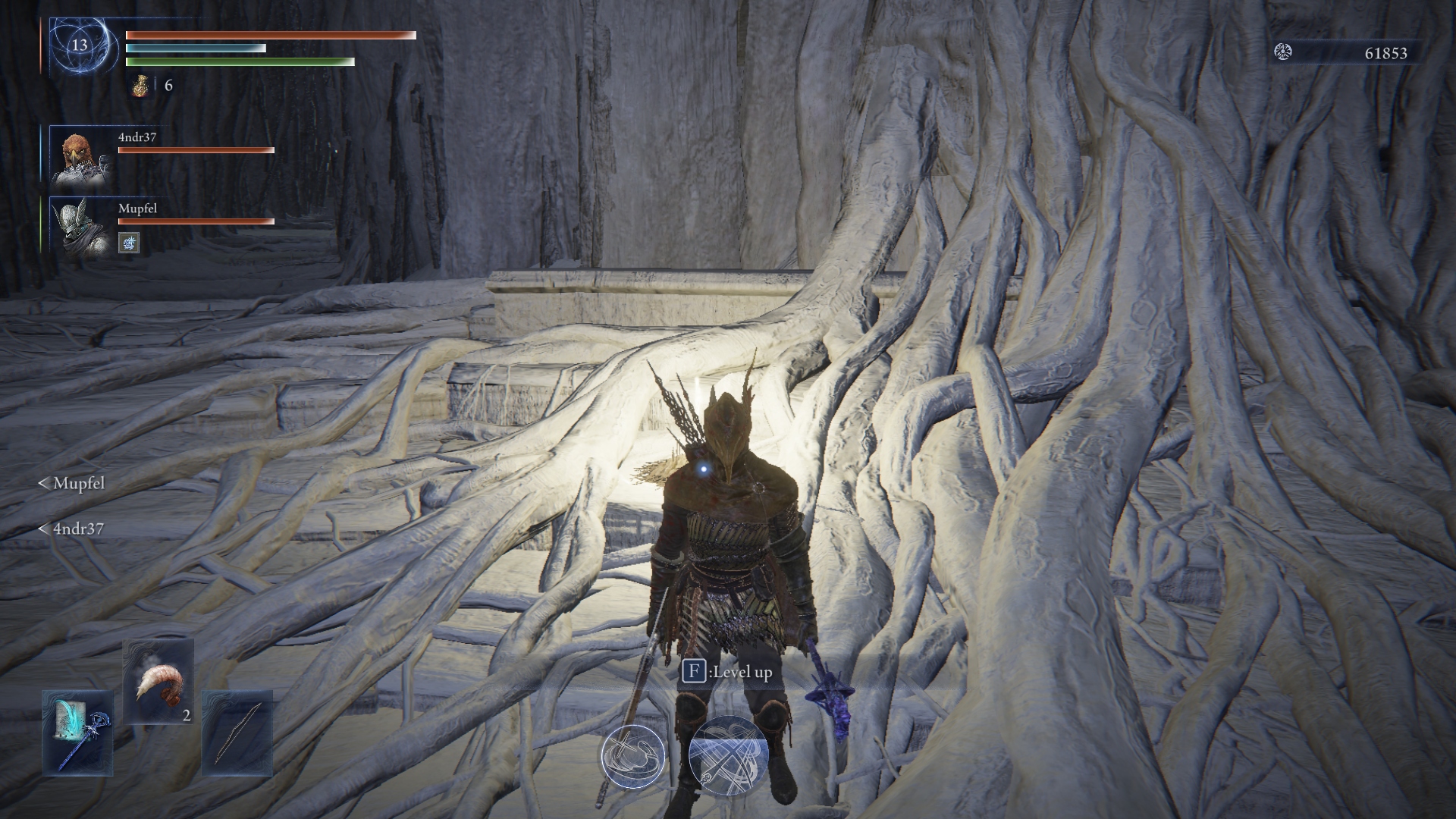Select teammate 4ndr37's portrait
1456x819 pixels.
(x=79, y=156)
